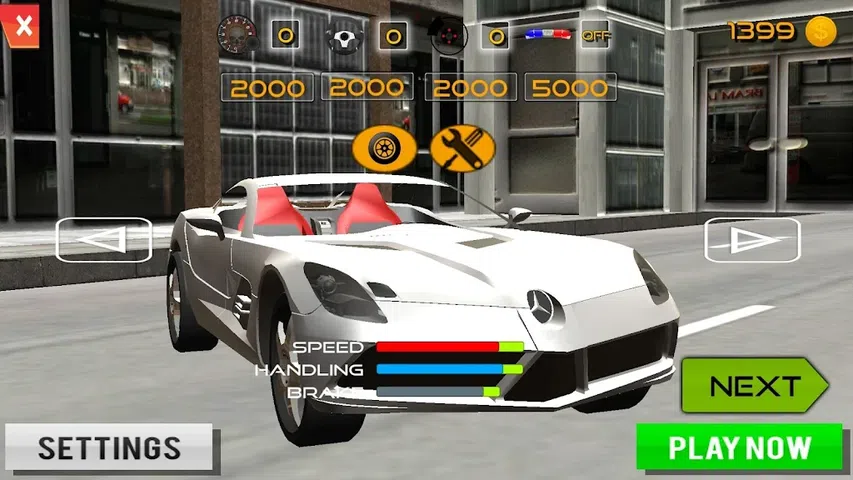Buy the police siren for 5000
Viewport: 853px width, 480px height.
569,88
